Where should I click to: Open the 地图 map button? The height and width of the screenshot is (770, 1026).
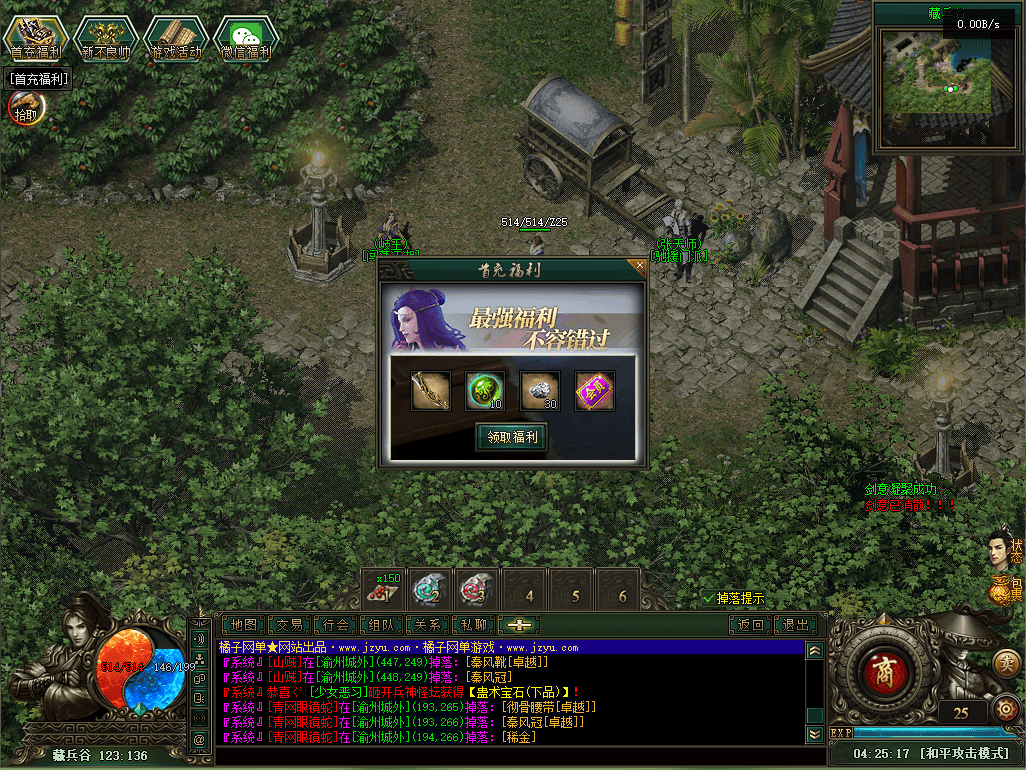(244, 625)
